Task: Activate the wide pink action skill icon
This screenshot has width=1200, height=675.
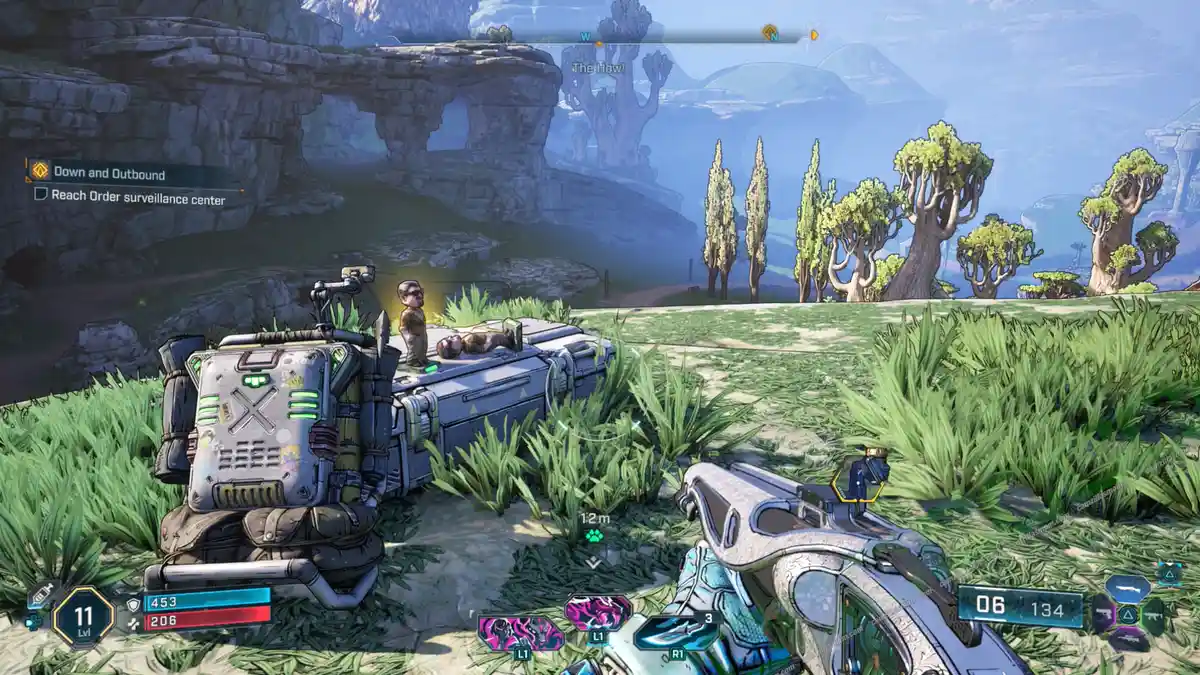Action: pos(519,632)
